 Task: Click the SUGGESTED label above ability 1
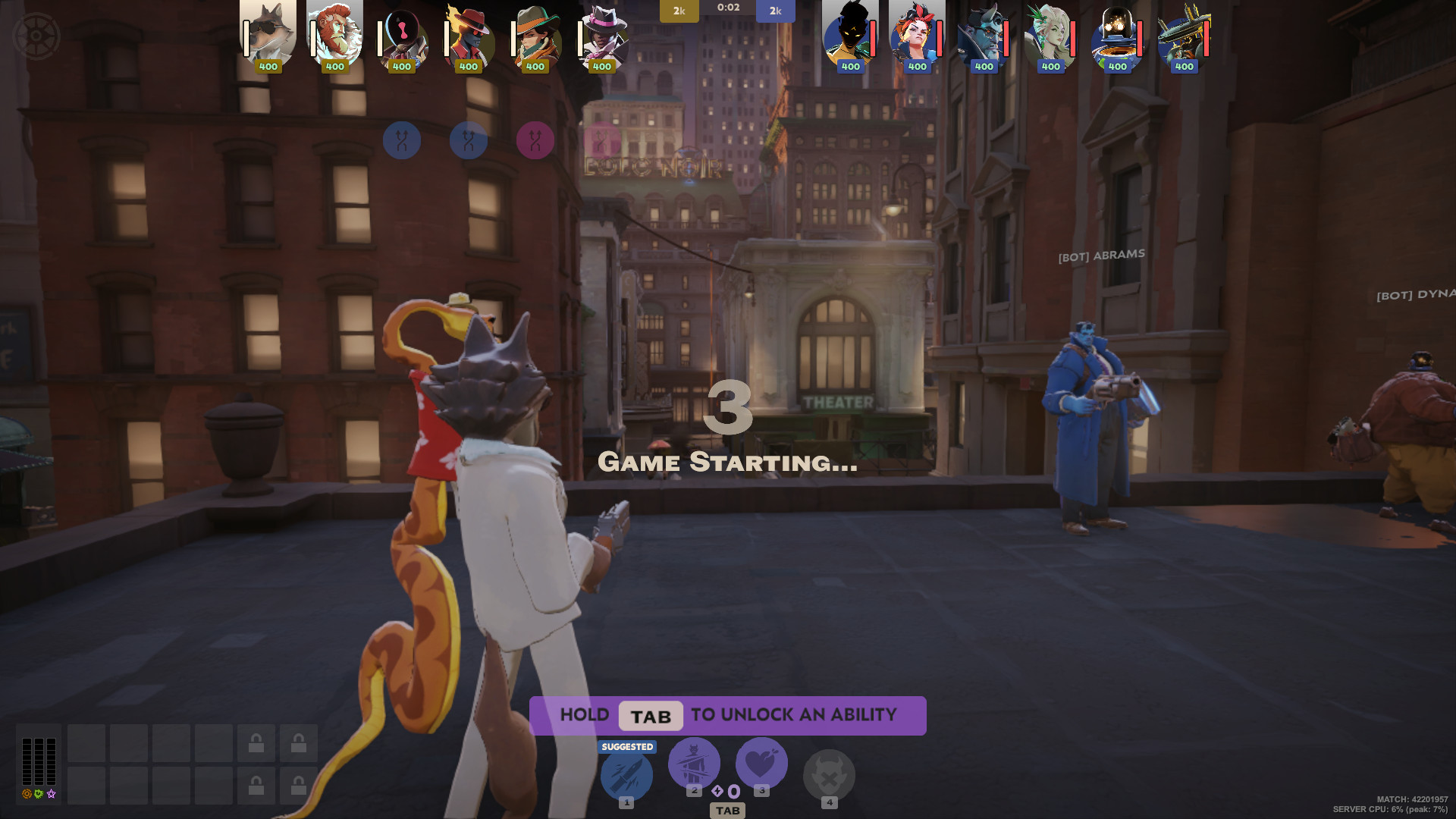(626, 746)
